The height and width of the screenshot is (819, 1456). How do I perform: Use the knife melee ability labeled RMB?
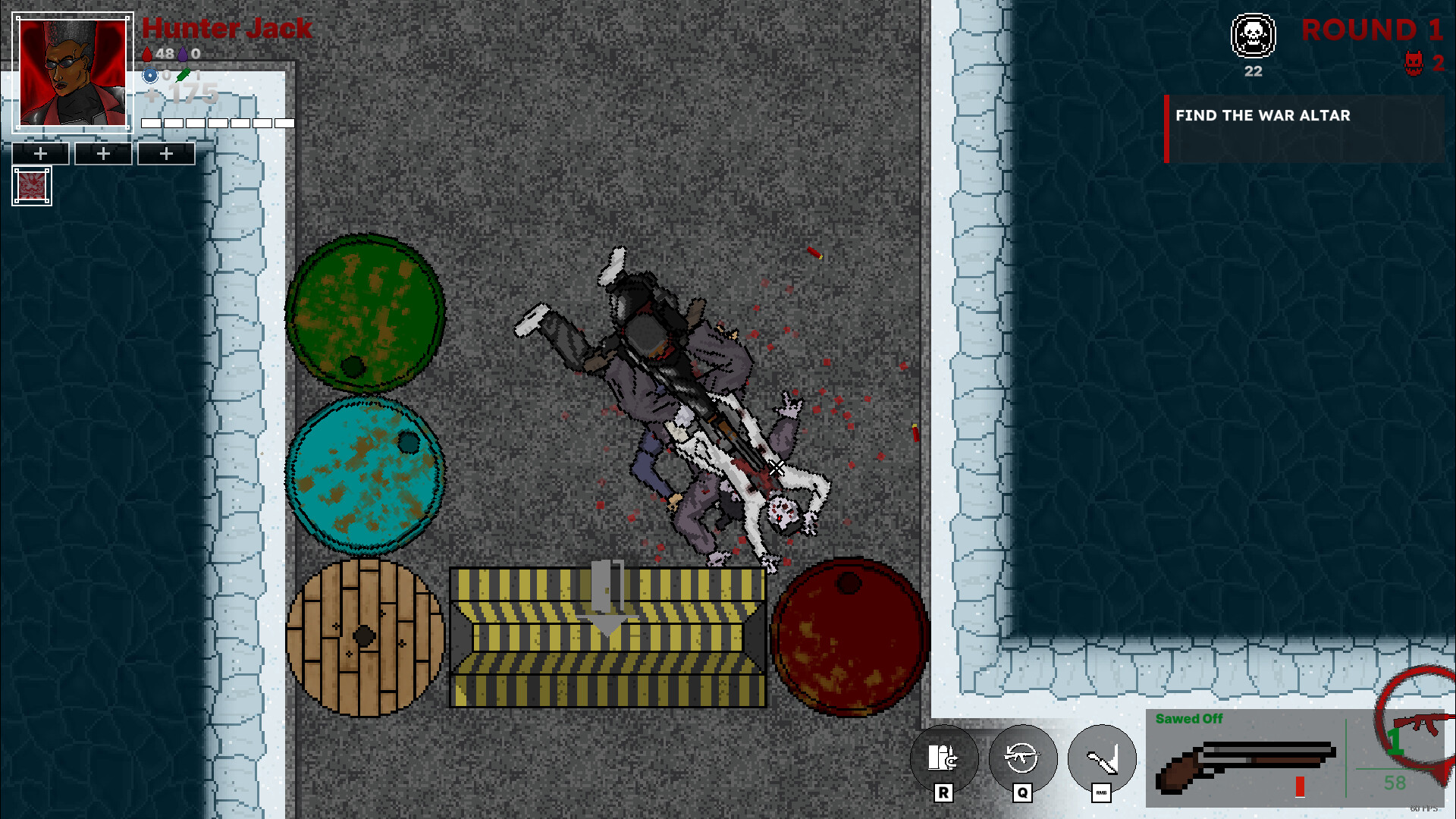[x=1101, y=758]
